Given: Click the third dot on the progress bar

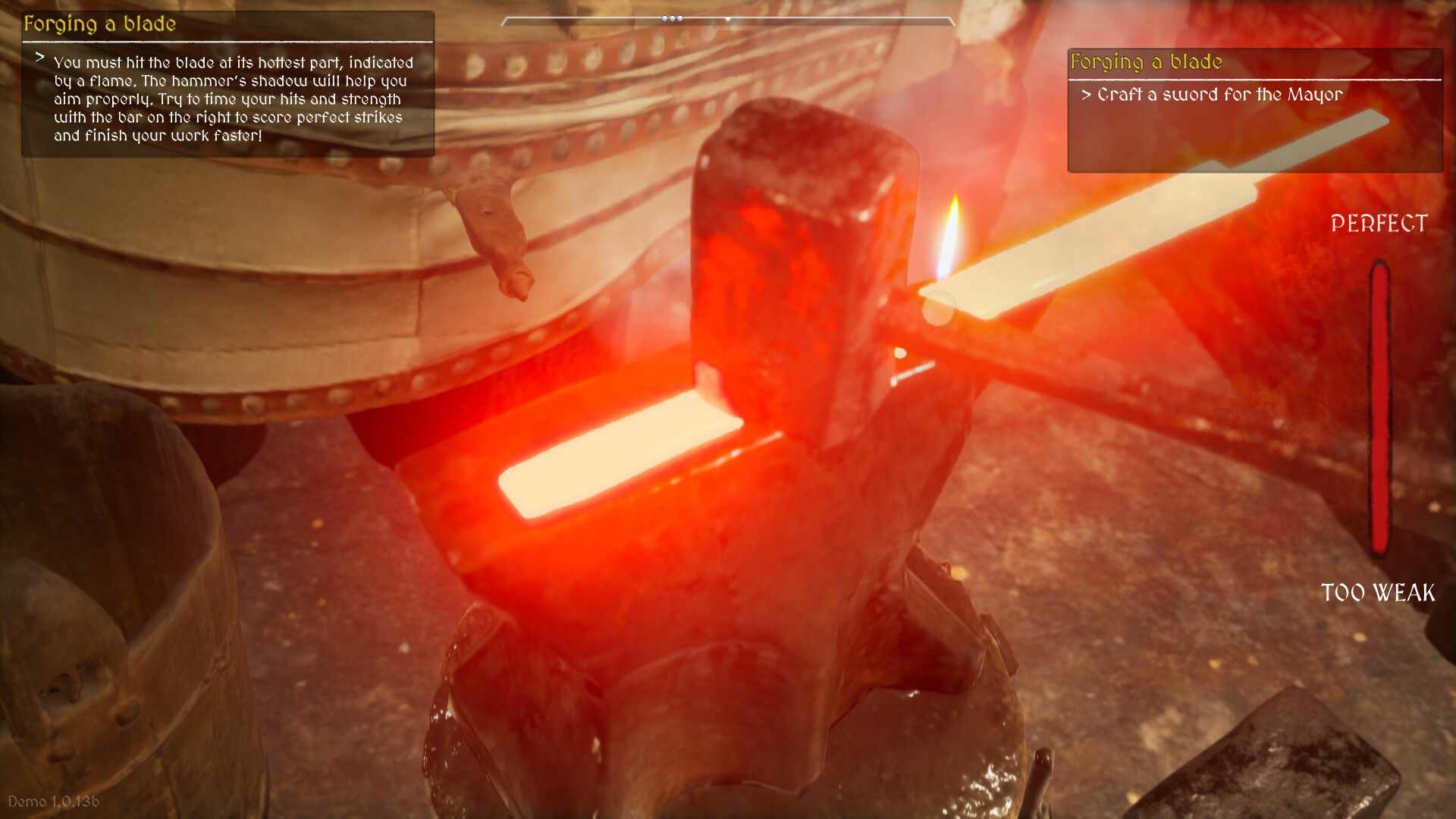Looking at the screenshot, I should pyautogui.click(x=682, y=18).
